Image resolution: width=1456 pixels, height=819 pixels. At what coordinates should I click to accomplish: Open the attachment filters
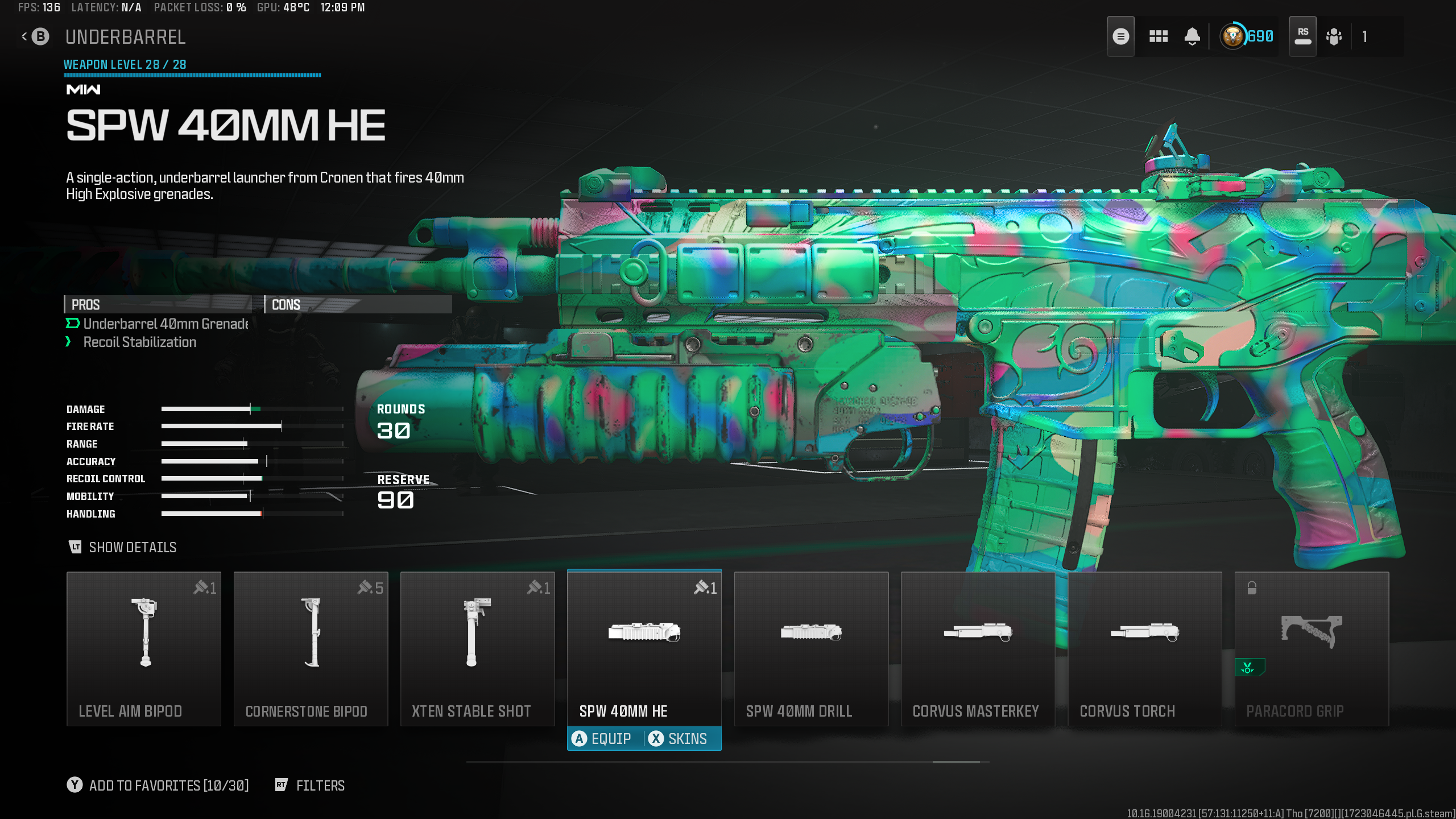point(311,785)
